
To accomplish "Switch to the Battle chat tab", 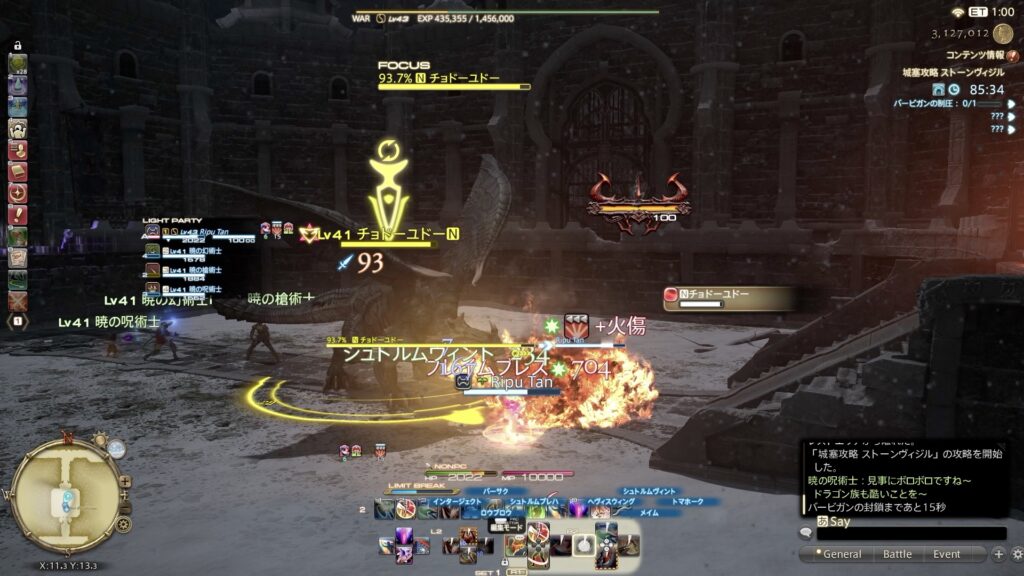I will click(x=897, y=554).
